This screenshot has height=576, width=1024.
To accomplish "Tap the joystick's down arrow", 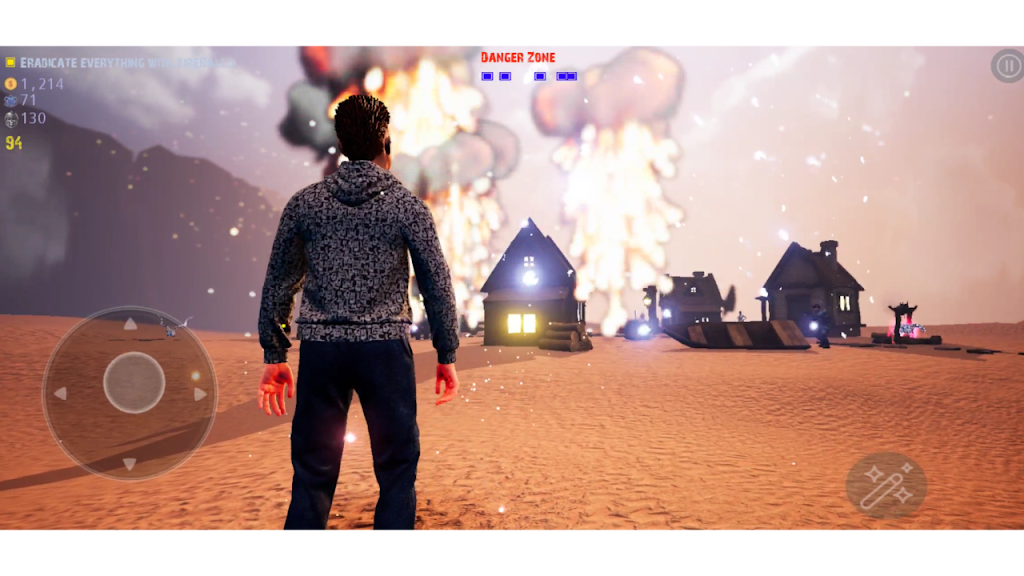I will [x=130, y=463].
